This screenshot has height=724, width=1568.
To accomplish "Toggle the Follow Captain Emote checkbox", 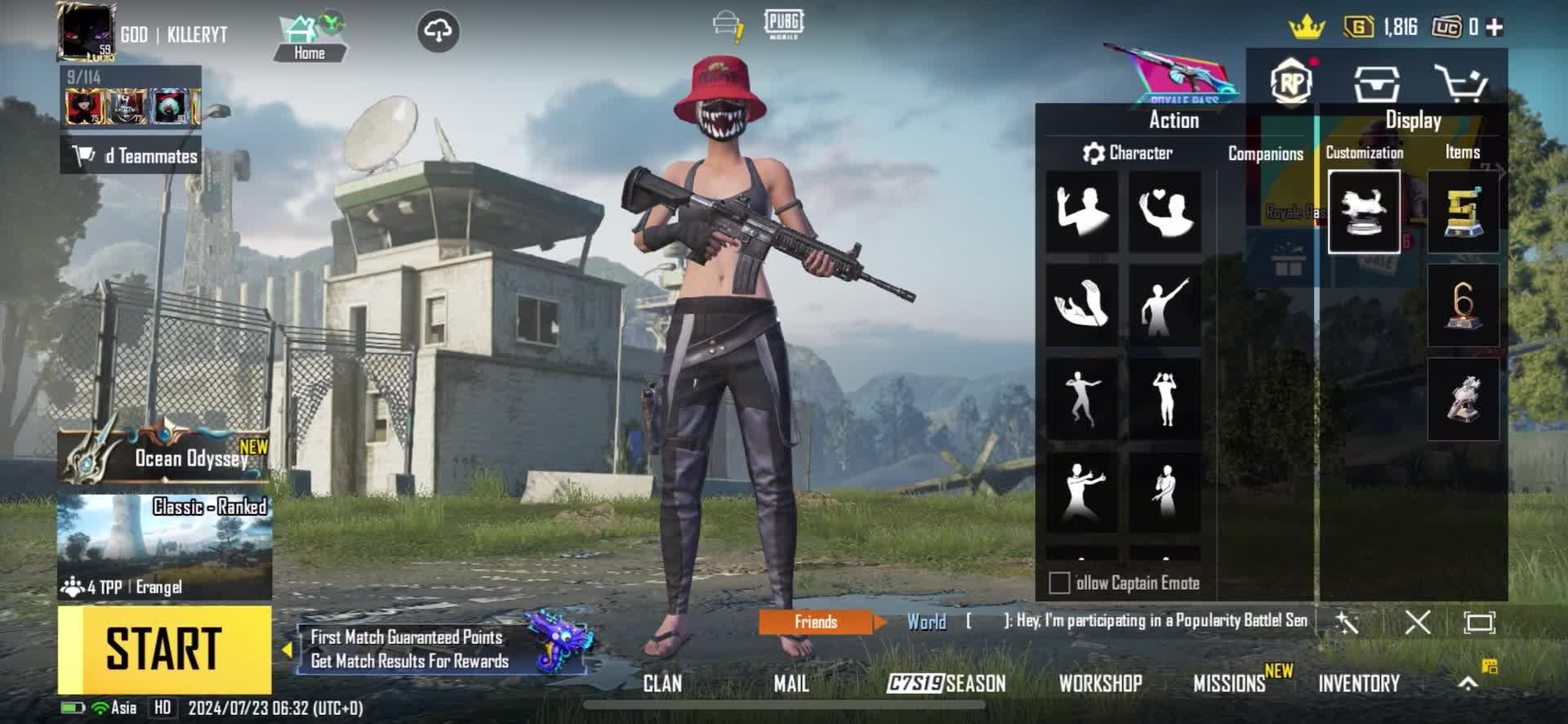I will [1059, 583].
